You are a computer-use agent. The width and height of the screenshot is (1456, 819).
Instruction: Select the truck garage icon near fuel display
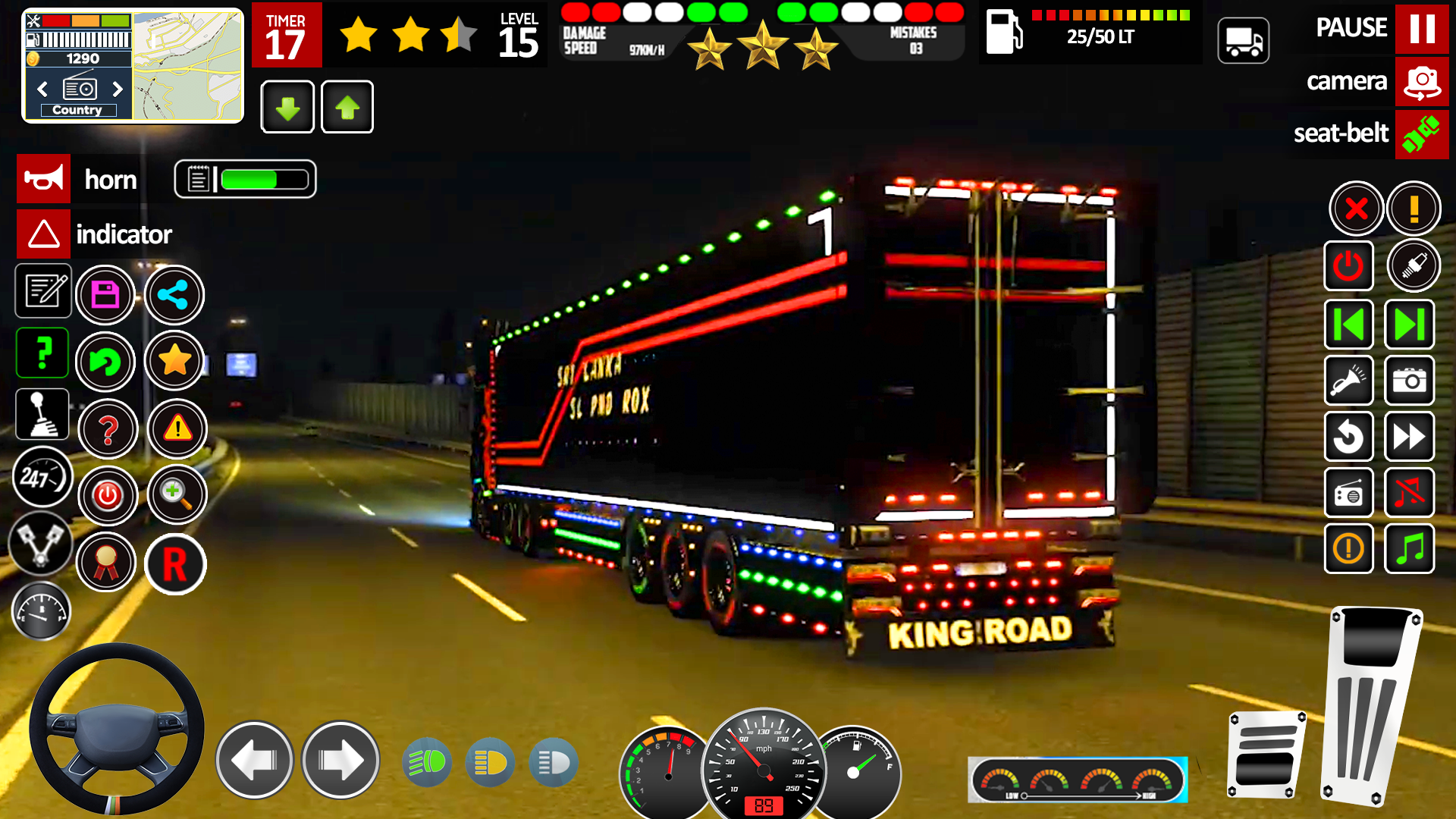(1244, 39)
